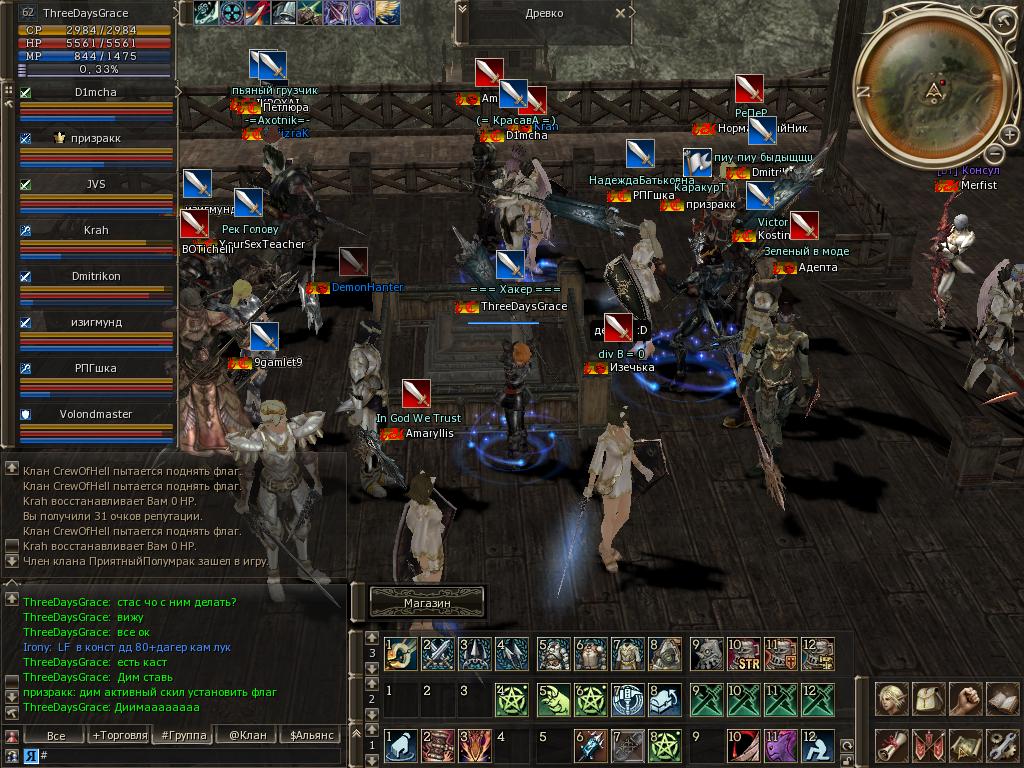Image resolution: width=1024 pixels, height=768 pixels.
Task: Open the open book skills icon
Action: [1002, 700]
